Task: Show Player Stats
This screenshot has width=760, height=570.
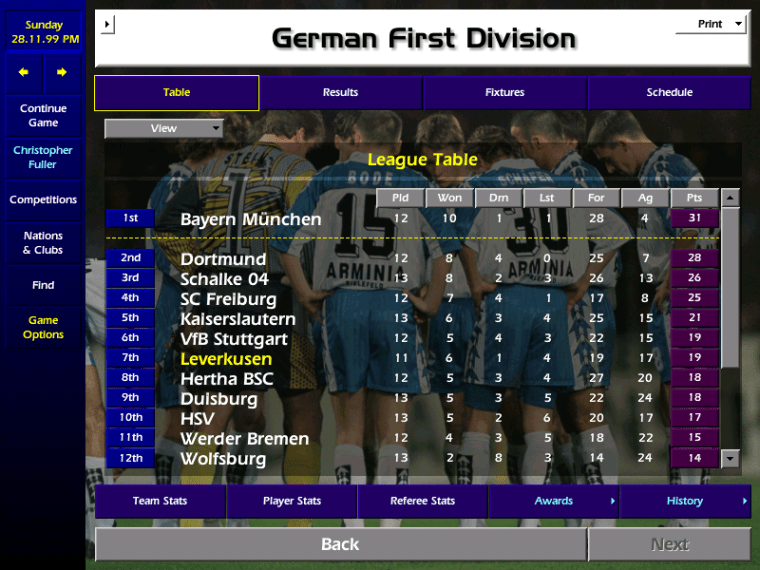Action: [292, 501]
